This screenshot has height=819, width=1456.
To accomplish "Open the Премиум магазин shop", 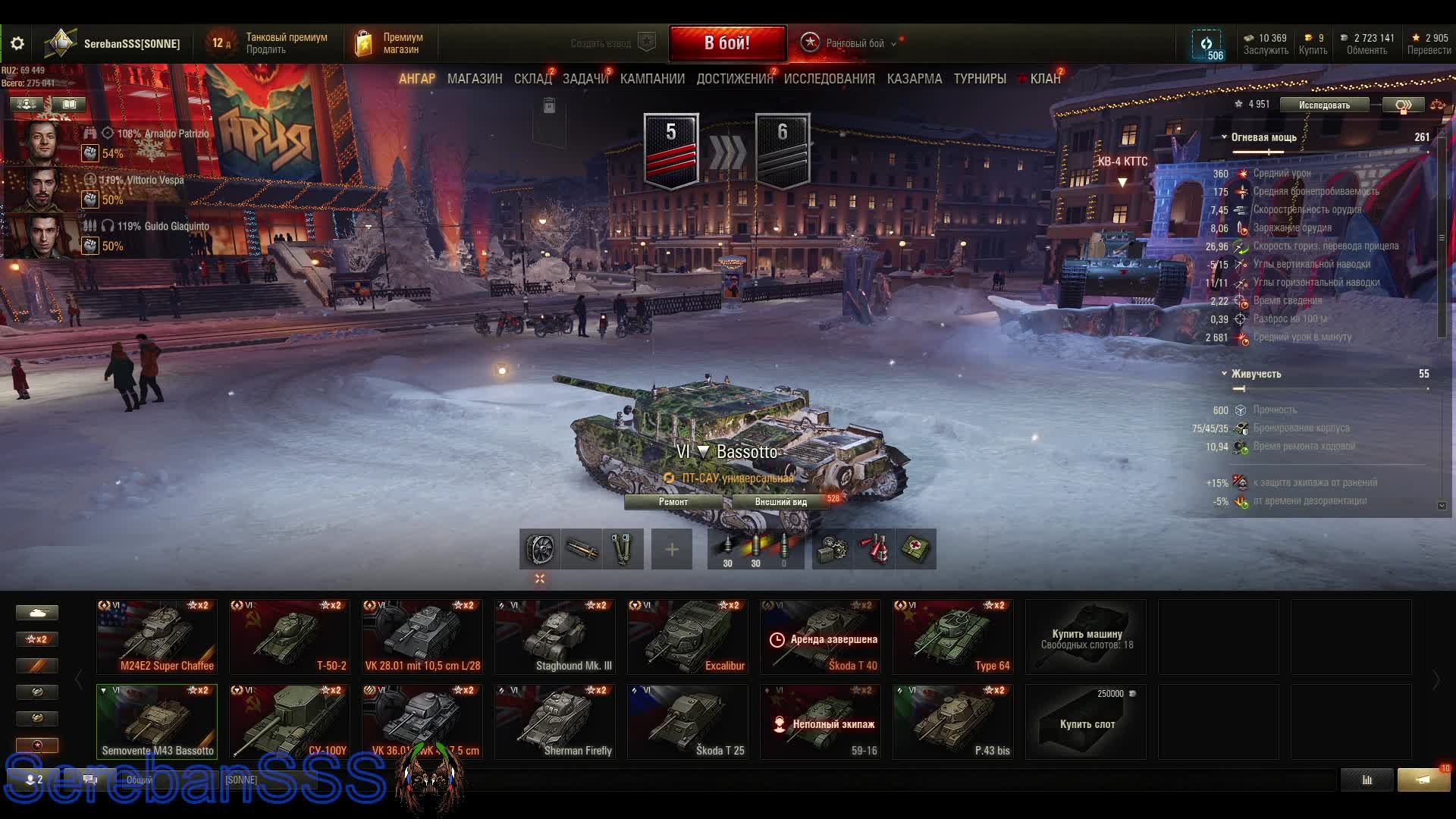I will click(390, 43).
